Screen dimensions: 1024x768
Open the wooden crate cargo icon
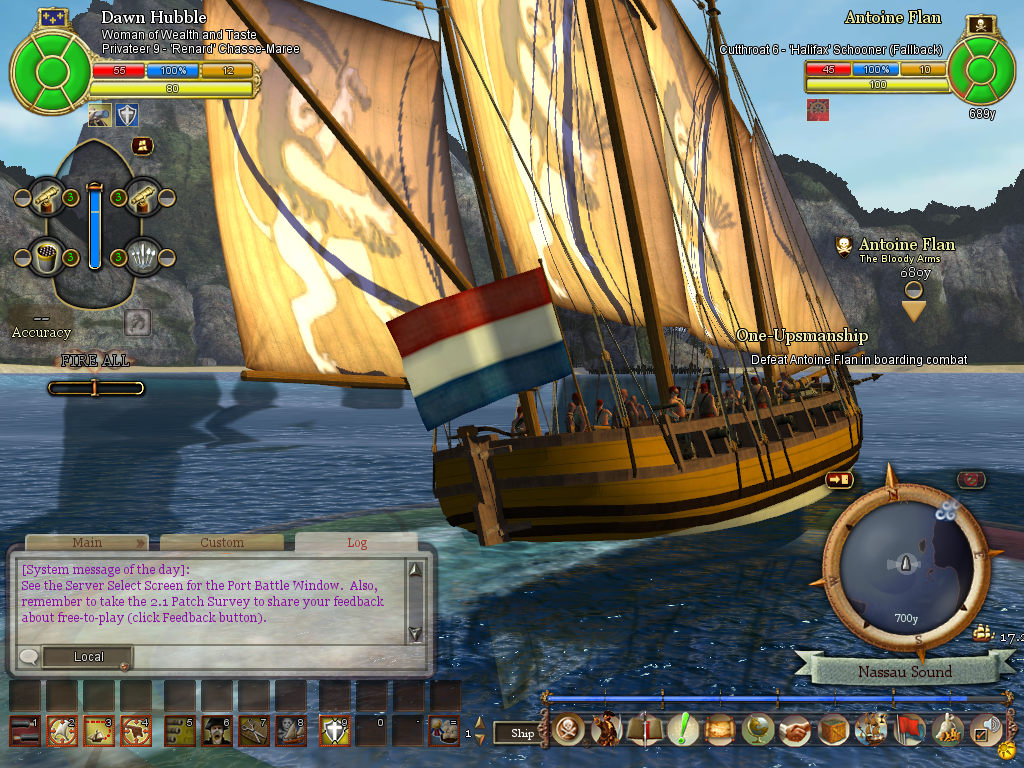(834, 730)
